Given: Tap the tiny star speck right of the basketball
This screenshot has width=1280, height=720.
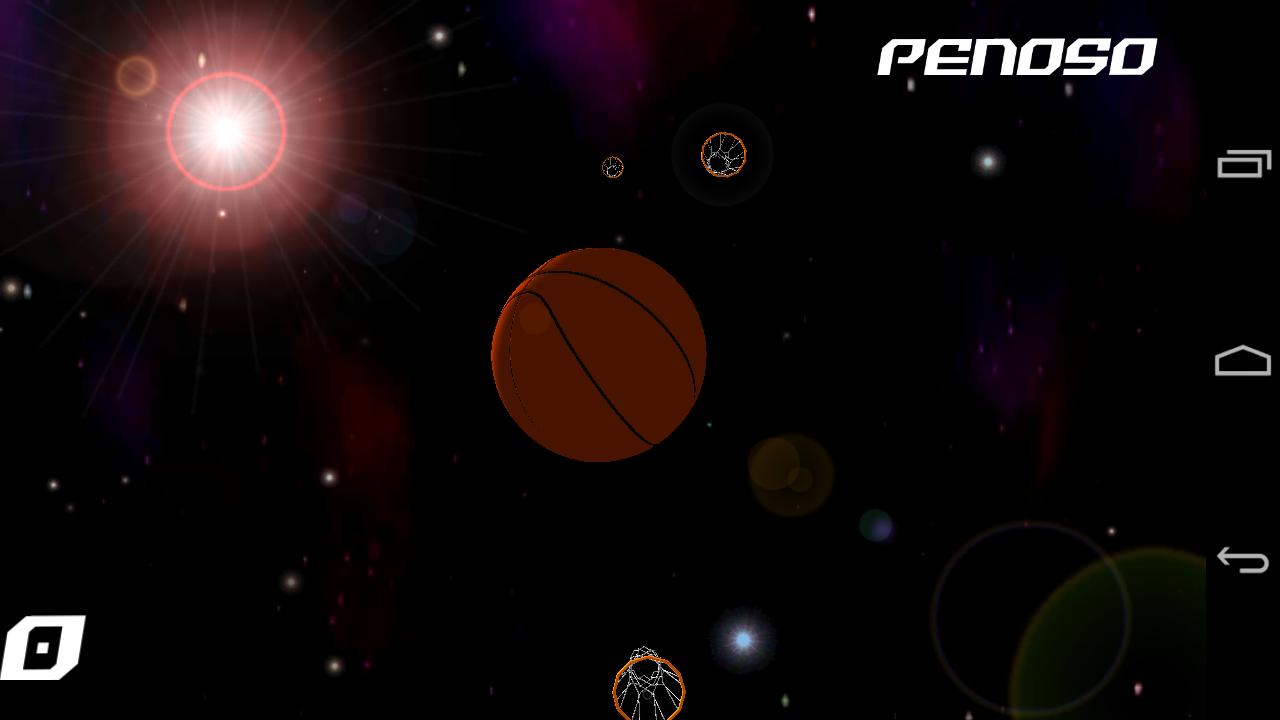Looking at the screenshot, I should click(x=711, y=425).
